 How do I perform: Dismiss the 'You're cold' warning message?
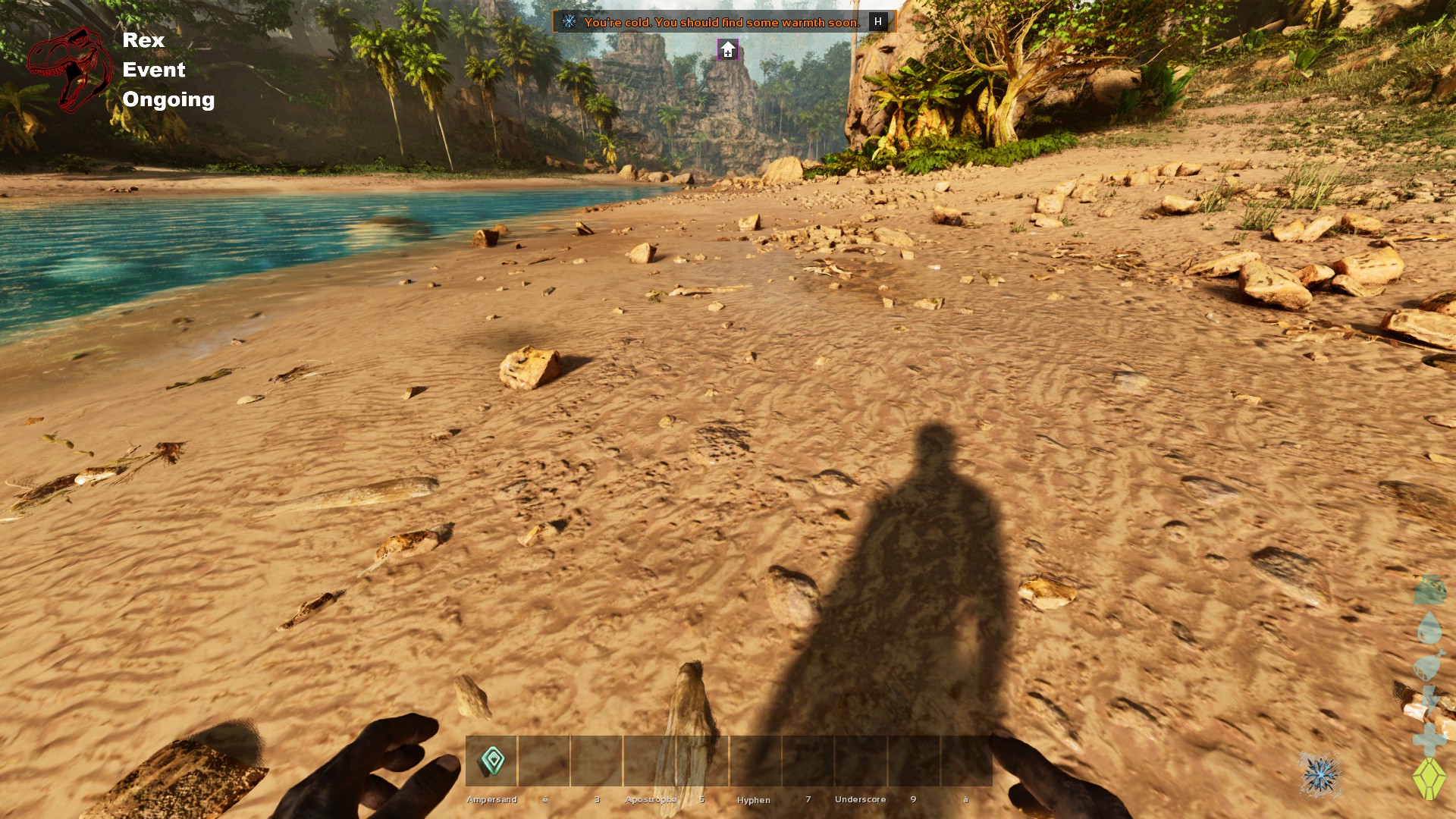(724, 23)
